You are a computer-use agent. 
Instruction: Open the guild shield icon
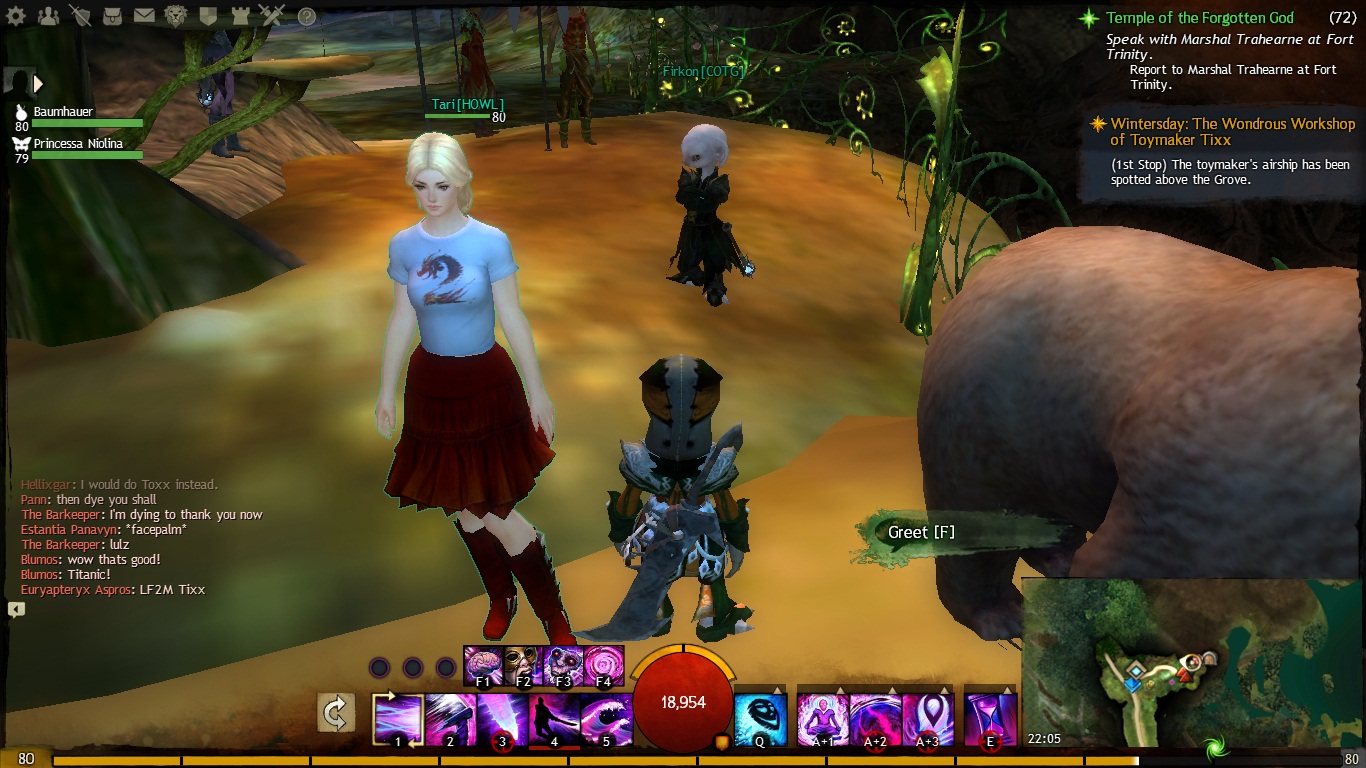[x=208, y=16]
